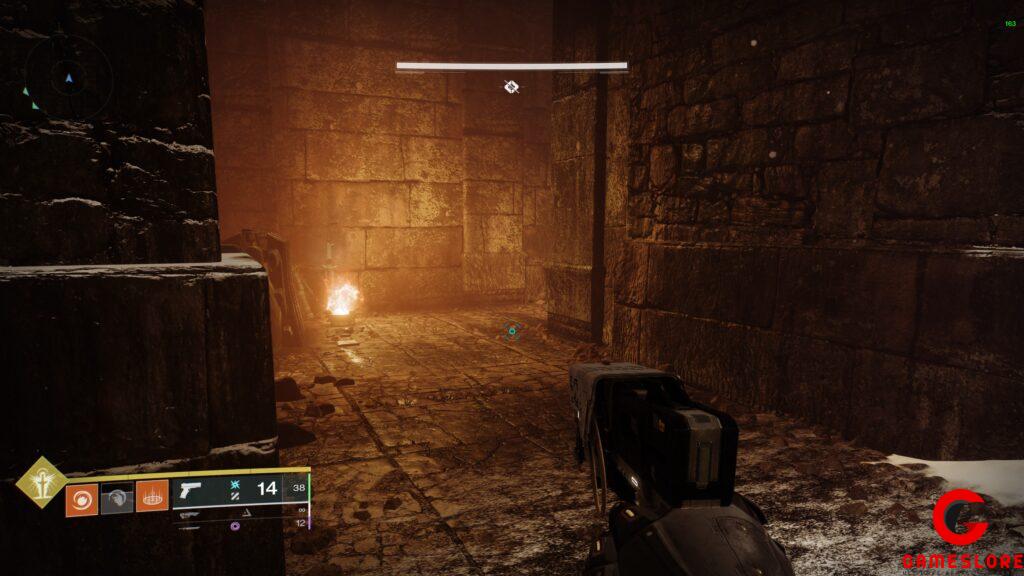This screenshot has height=576, width=1024.
Task: Click the objective marker icon under the bar
Action: (511, 87)
